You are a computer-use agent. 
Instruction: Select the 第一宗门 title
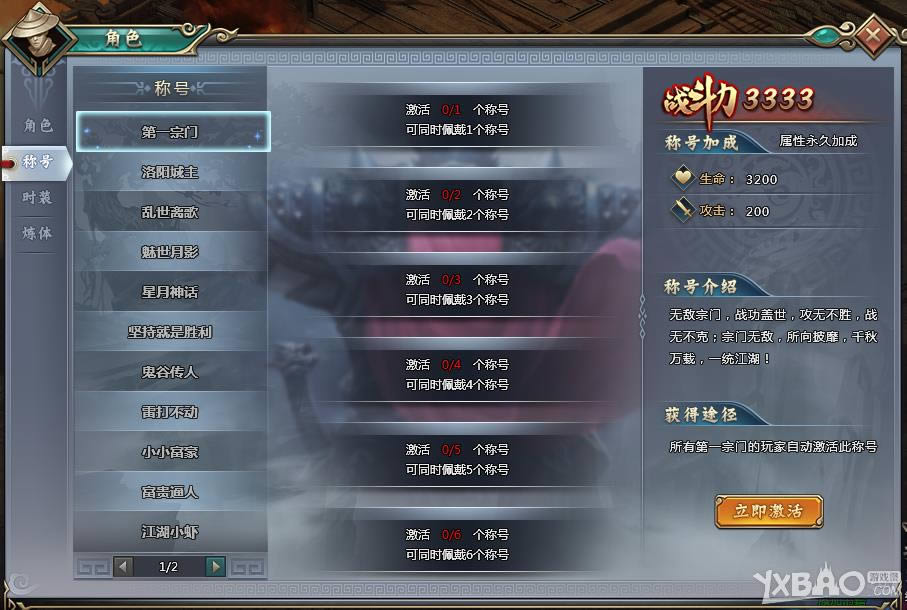coord(170,132)
